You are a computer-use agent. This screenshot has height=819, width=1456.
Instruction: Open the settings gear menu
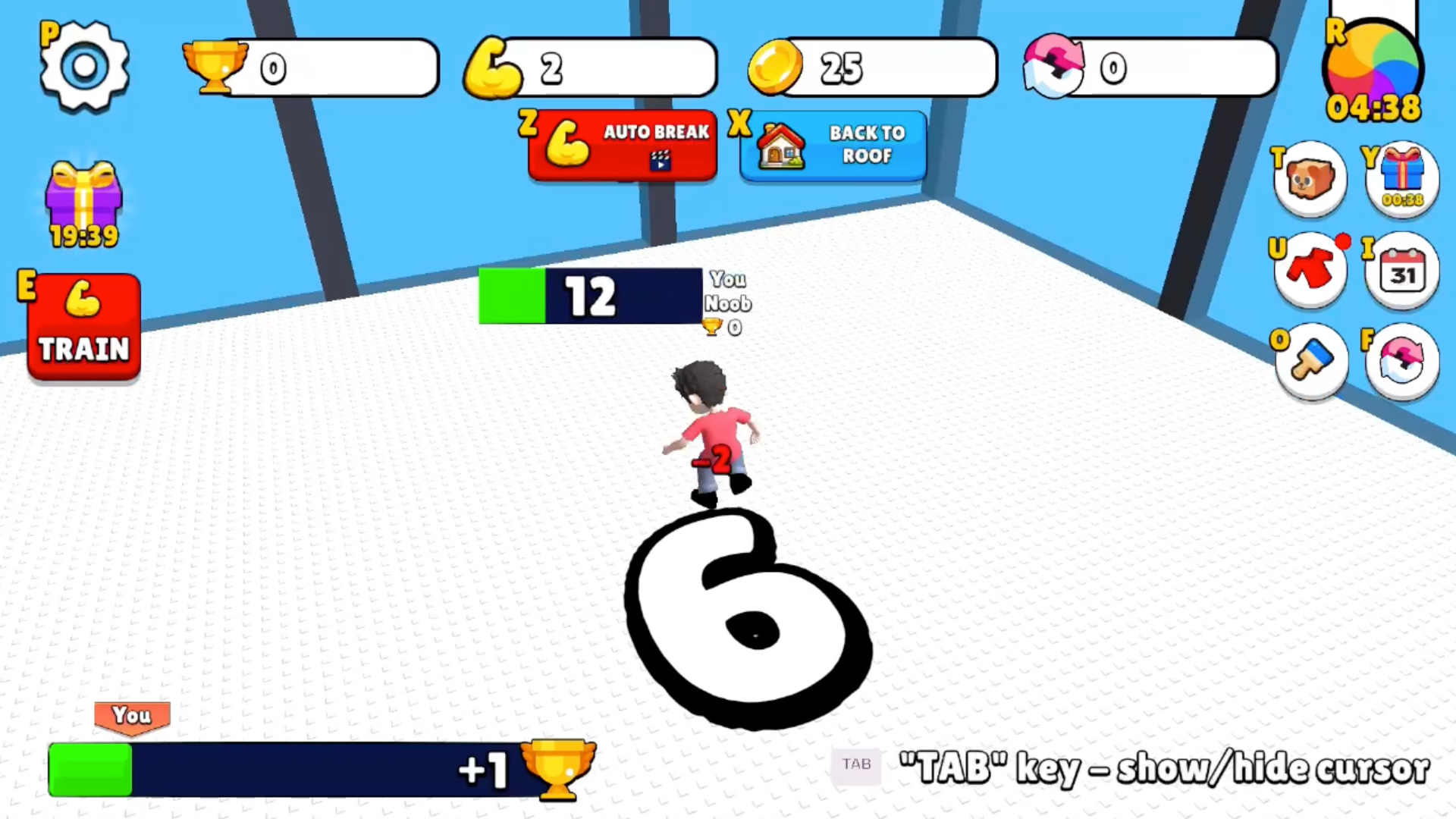pos(83,64)
